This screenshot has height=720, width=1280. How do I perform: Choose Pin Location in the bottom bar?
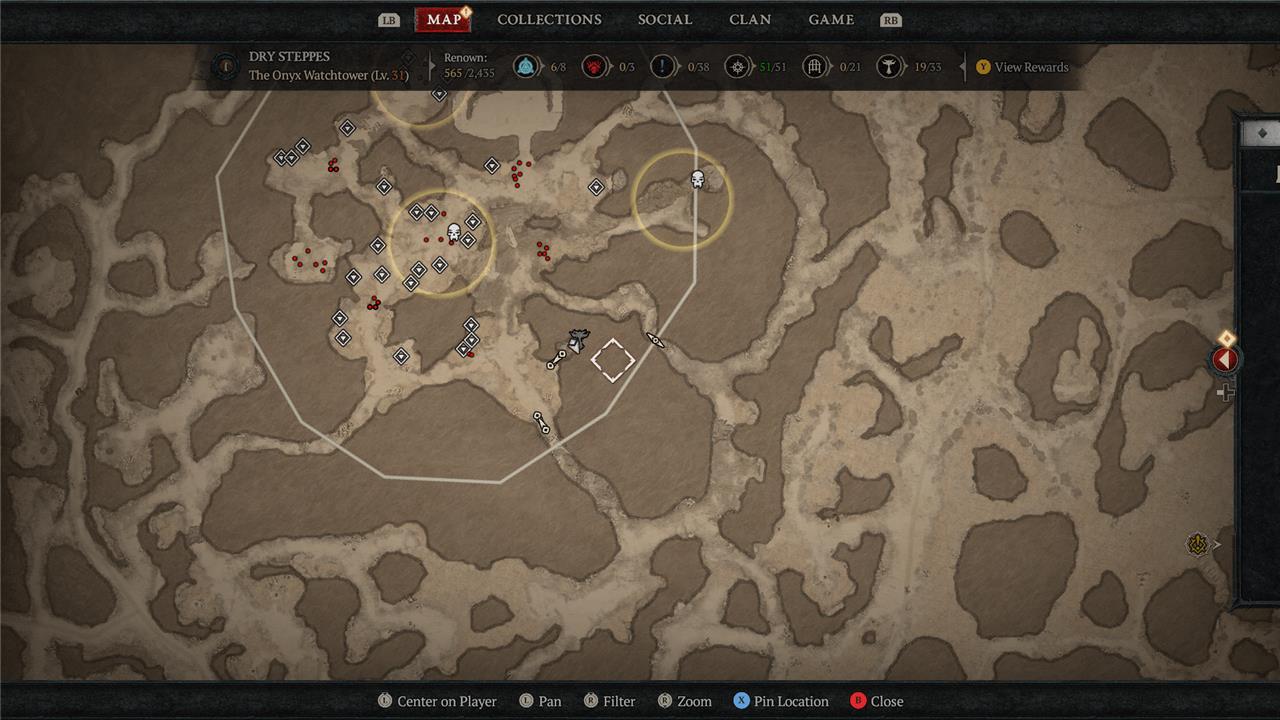point(780,701)
